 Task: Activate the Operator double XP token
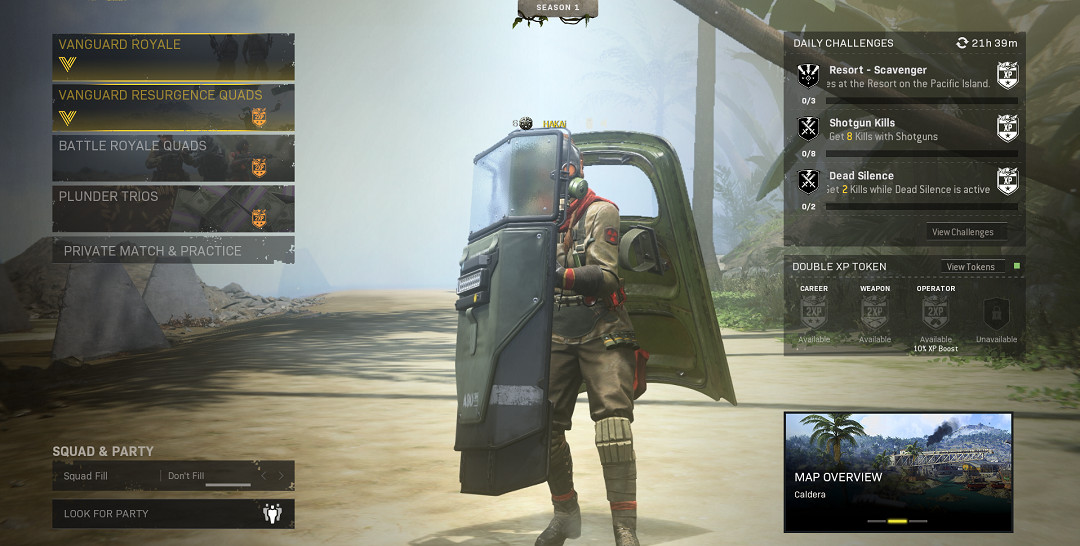click(936, 313)
